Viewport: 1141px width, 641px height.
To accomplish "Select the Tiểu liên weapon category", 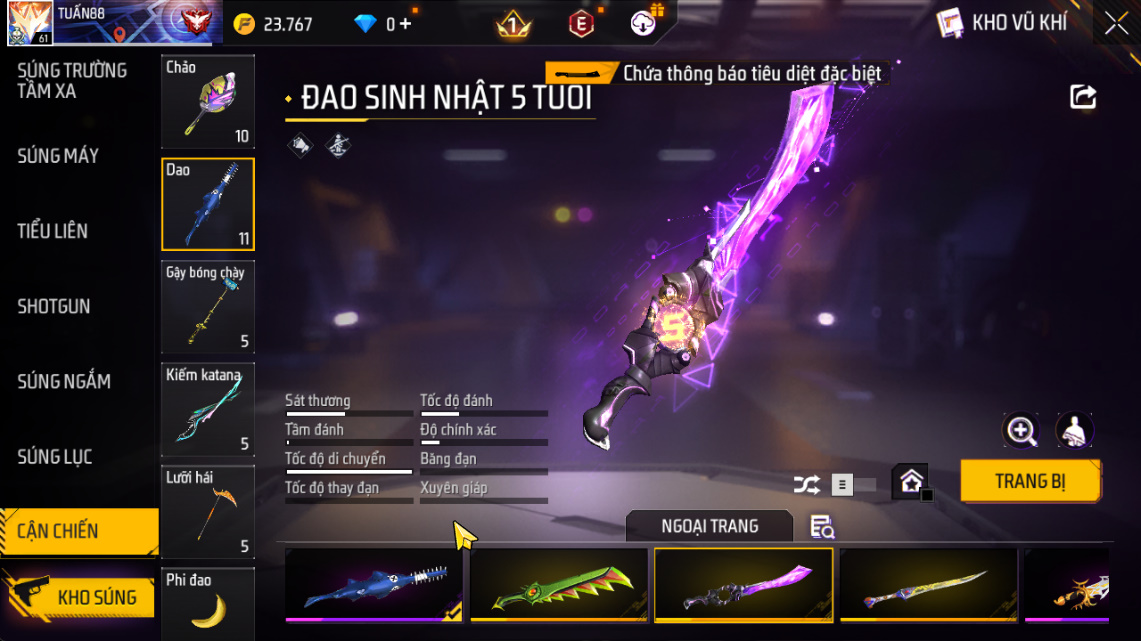I will click(x=52, y=231).
